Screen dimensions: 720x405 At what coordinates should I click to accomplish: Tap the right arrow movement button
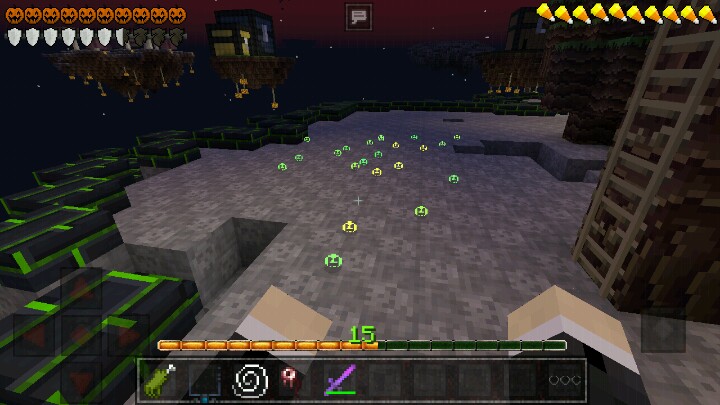(x=128, y=336)
